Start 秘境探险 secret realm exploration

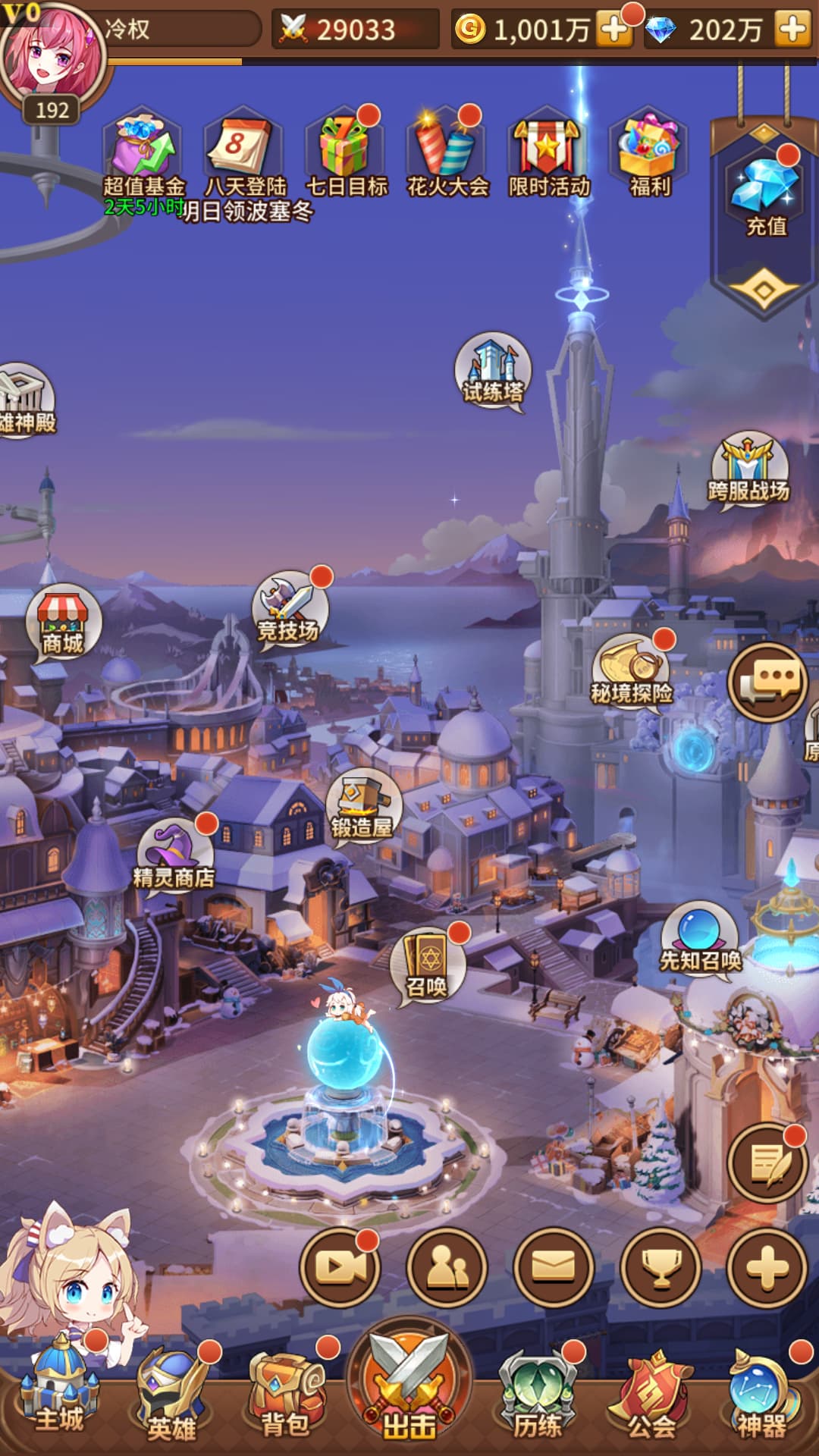631,671
